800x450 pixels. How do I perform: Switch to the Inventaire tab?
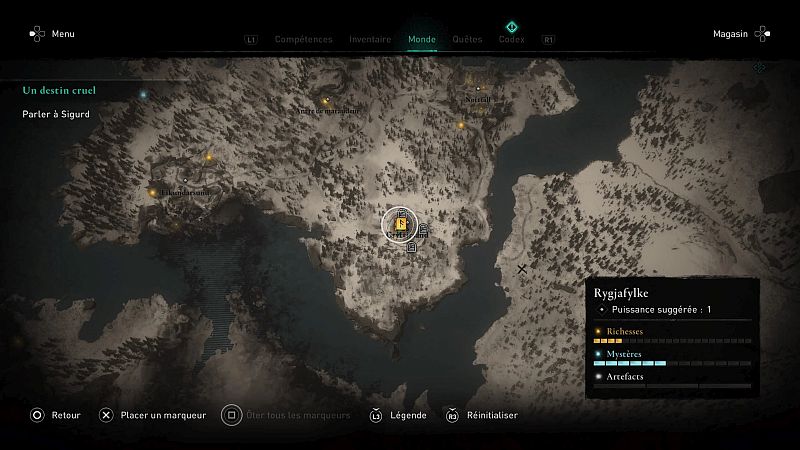370,40
